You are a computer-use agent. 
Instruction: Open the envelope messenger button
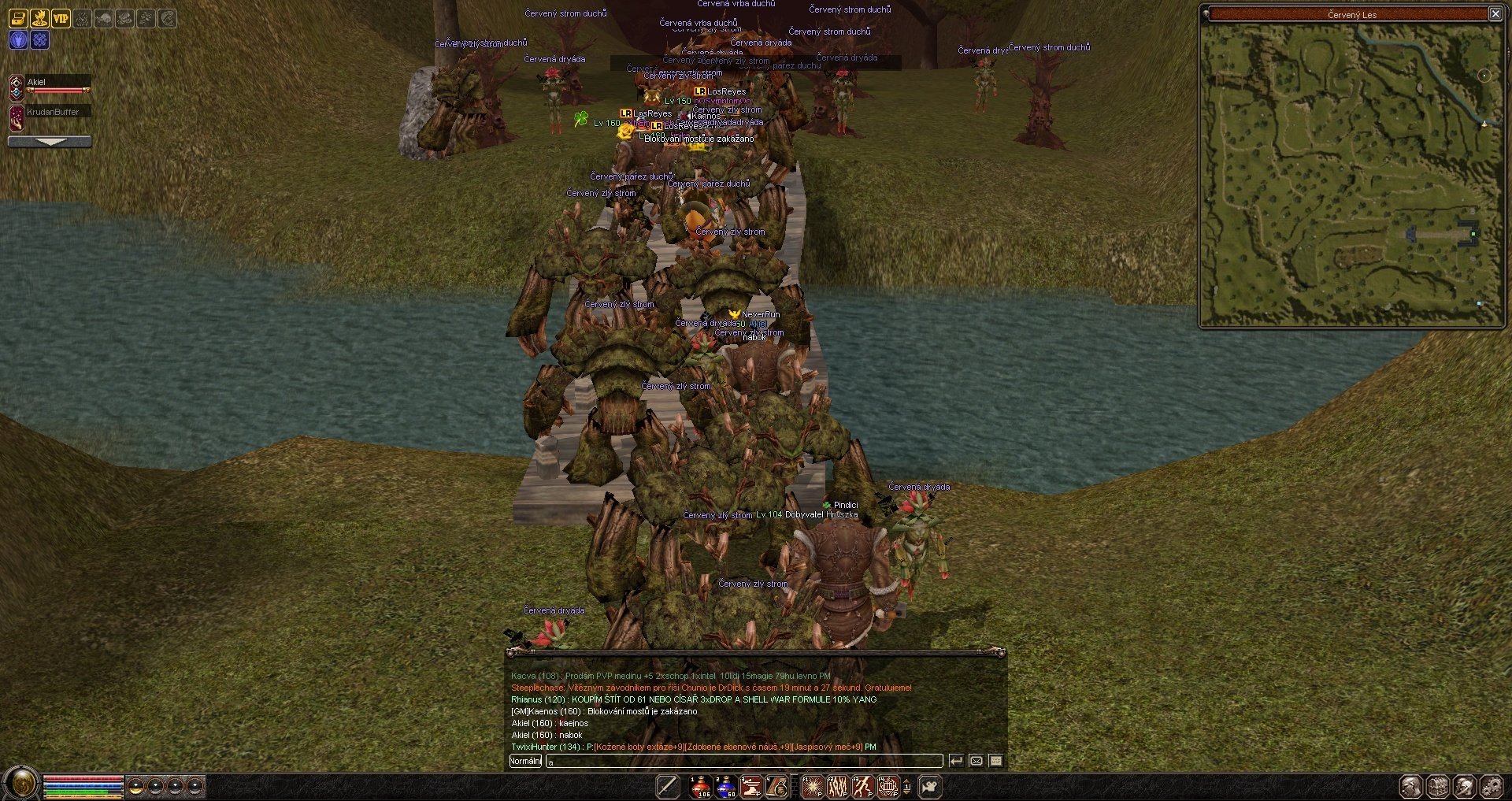click(976, 761)
